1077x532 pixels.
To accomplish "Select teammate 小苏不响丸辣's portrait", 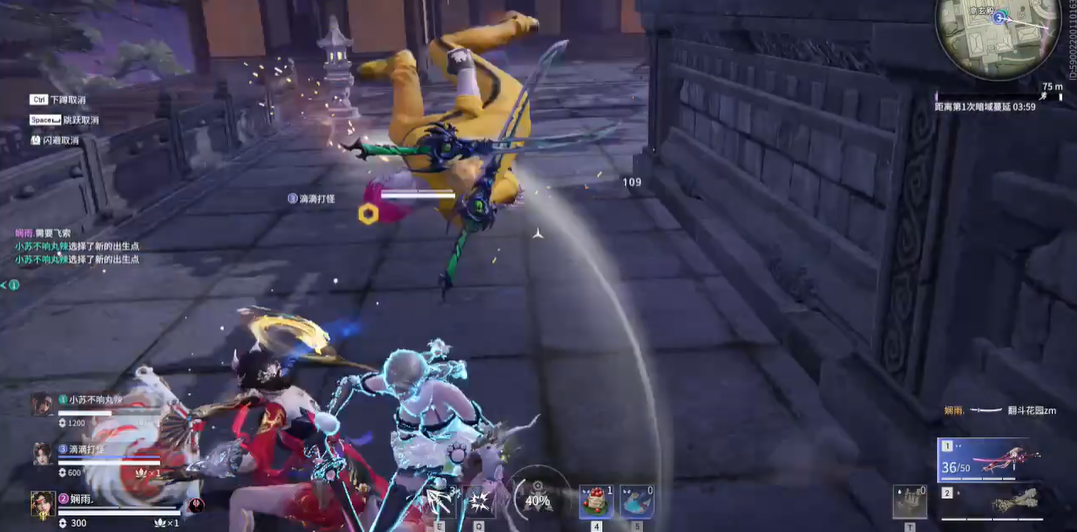I will [42, 404].
